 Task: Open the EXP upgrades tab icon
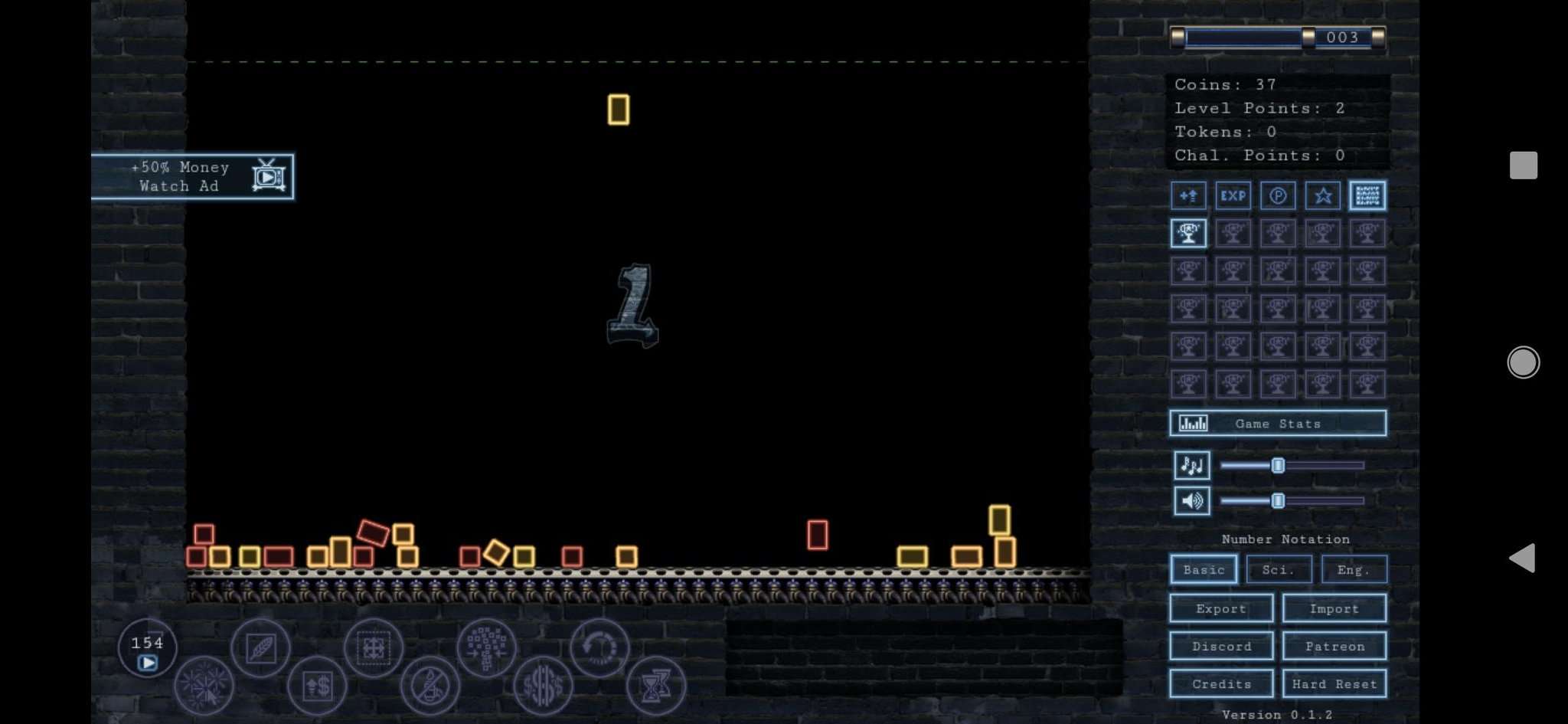click(1233, 195)
